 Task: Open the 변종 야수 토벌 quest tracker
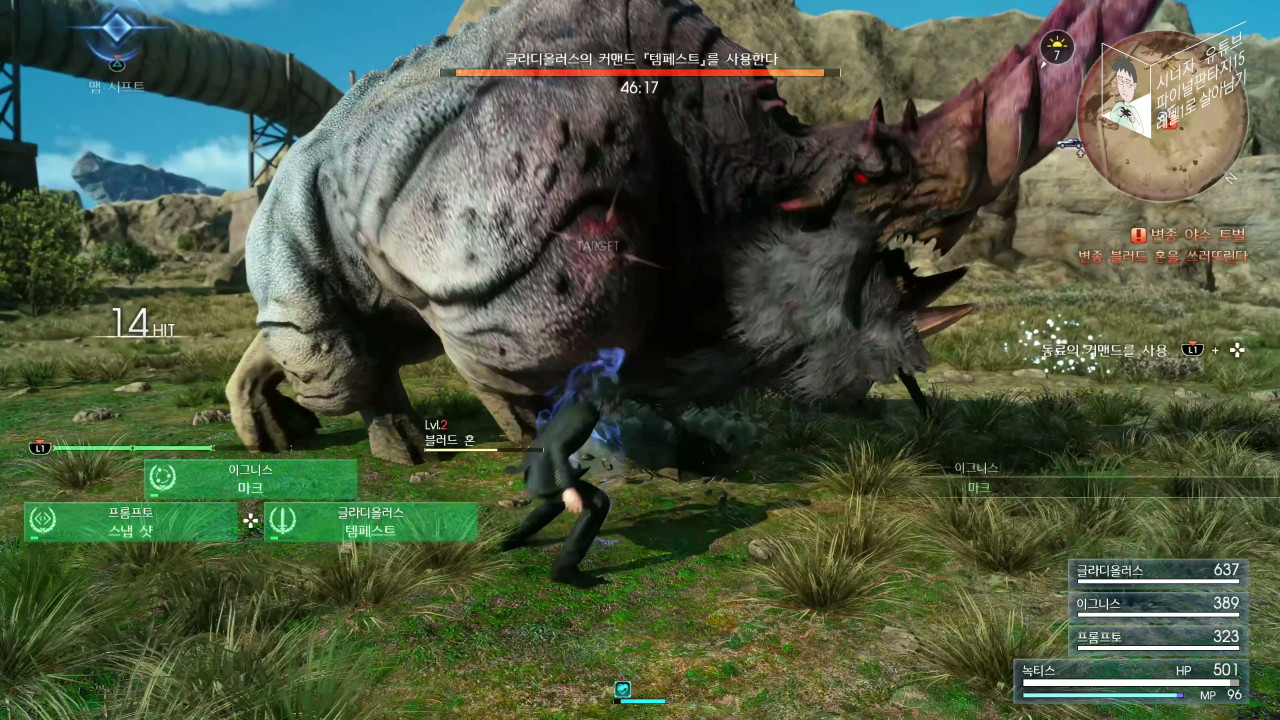click(x=1190, y=236)
